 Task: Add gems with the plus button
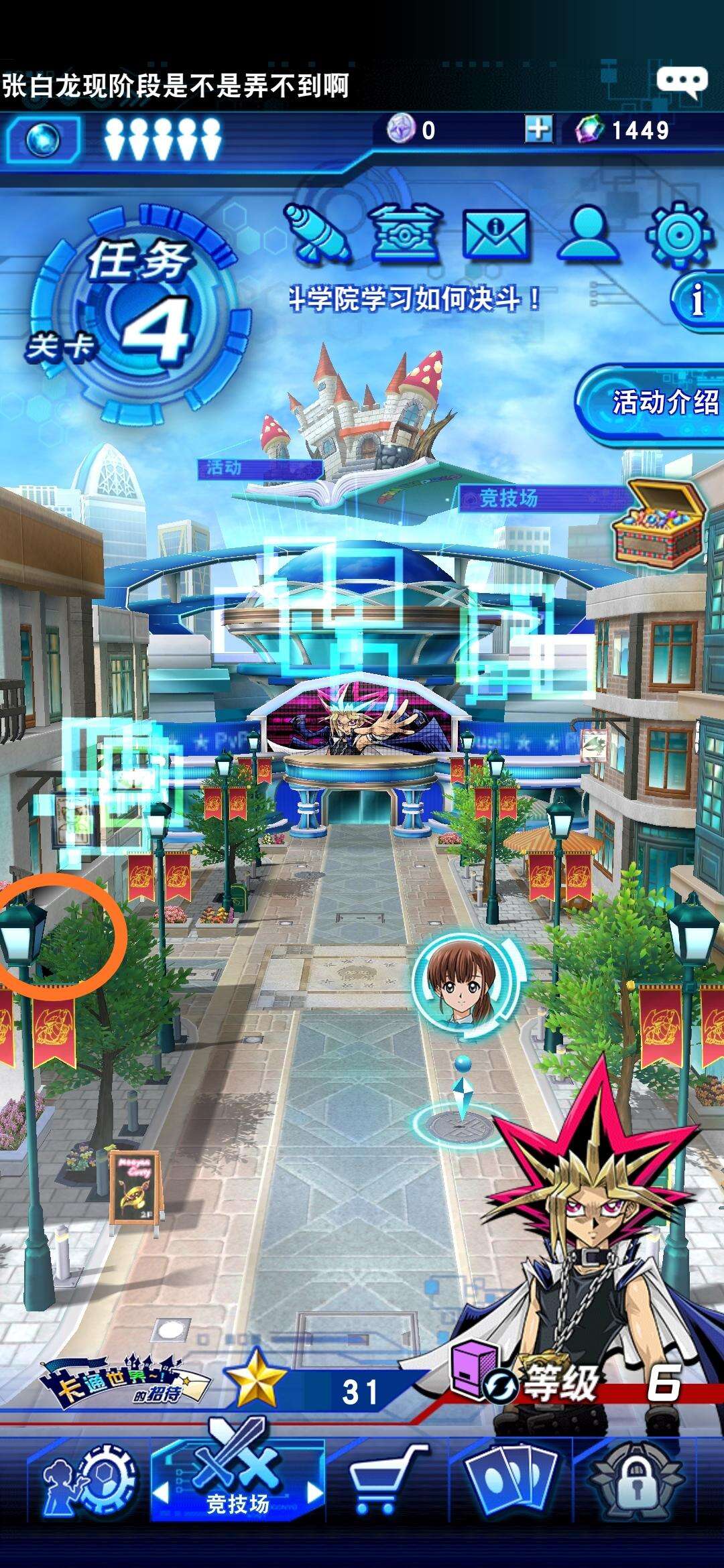538,129
